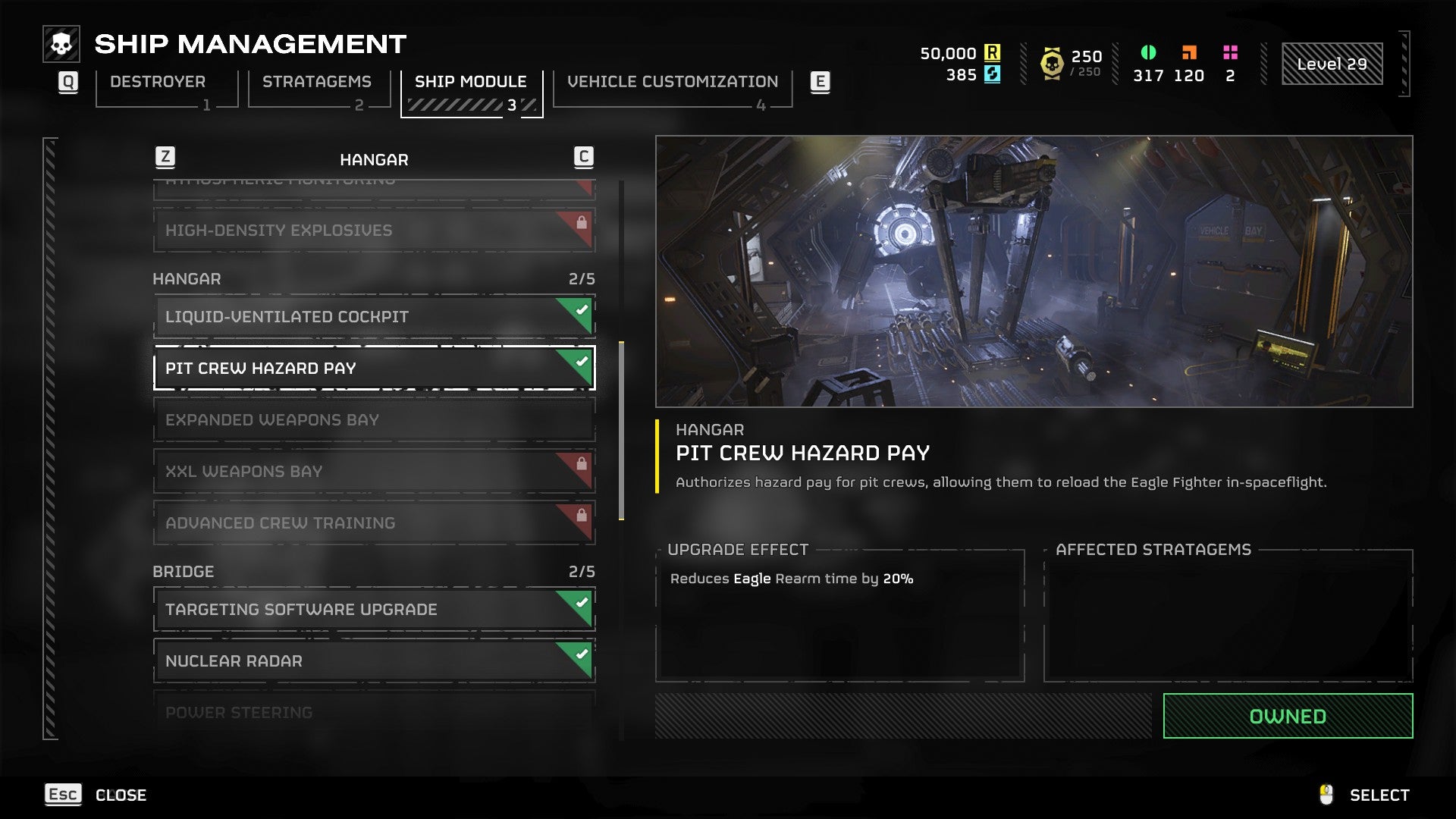
Task: Switch to the Destroyer tab
Action: [x=158, y=82]
